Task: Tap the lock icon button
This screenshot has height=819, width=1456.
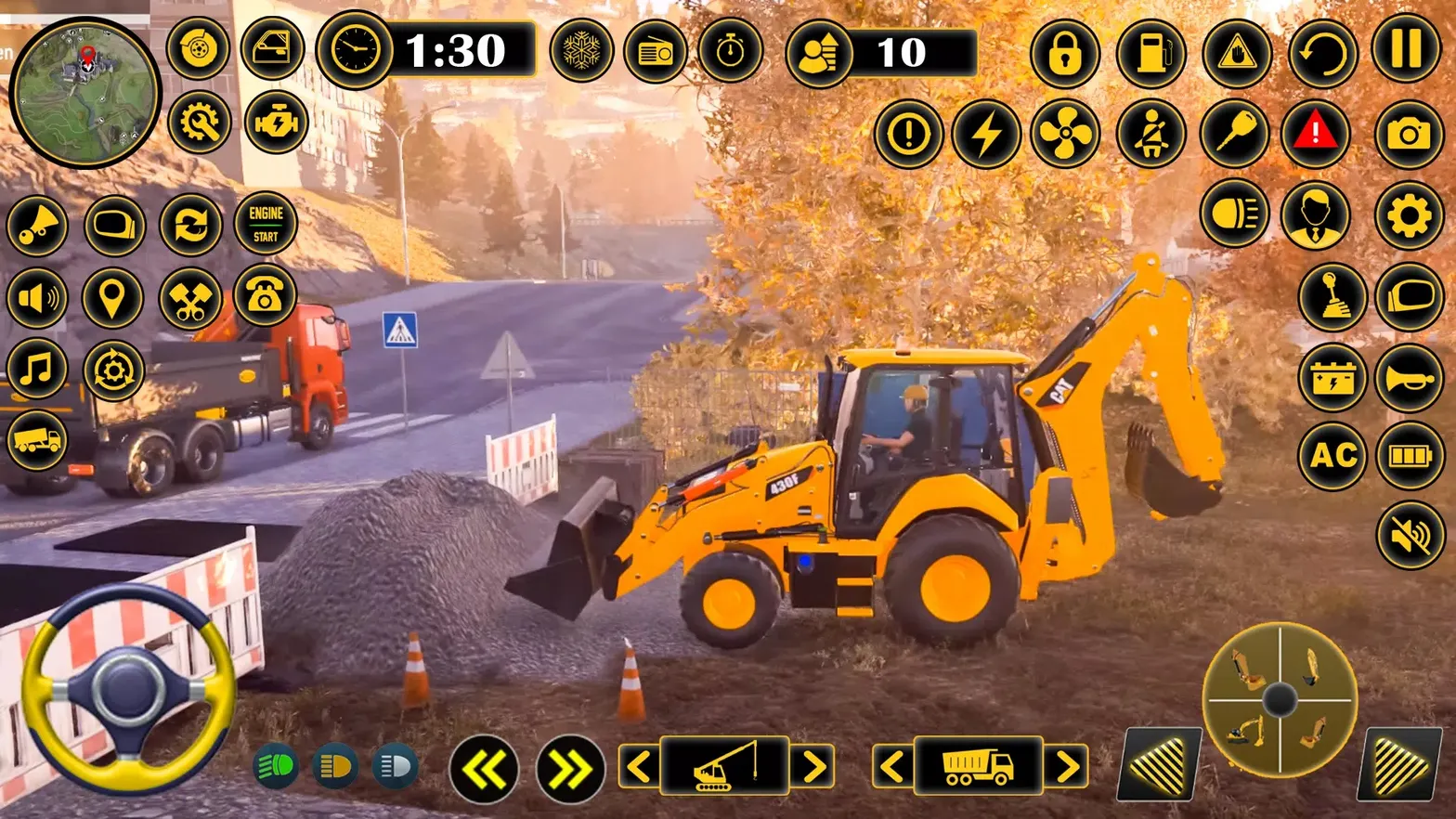Action: (x=1065, y=55)
